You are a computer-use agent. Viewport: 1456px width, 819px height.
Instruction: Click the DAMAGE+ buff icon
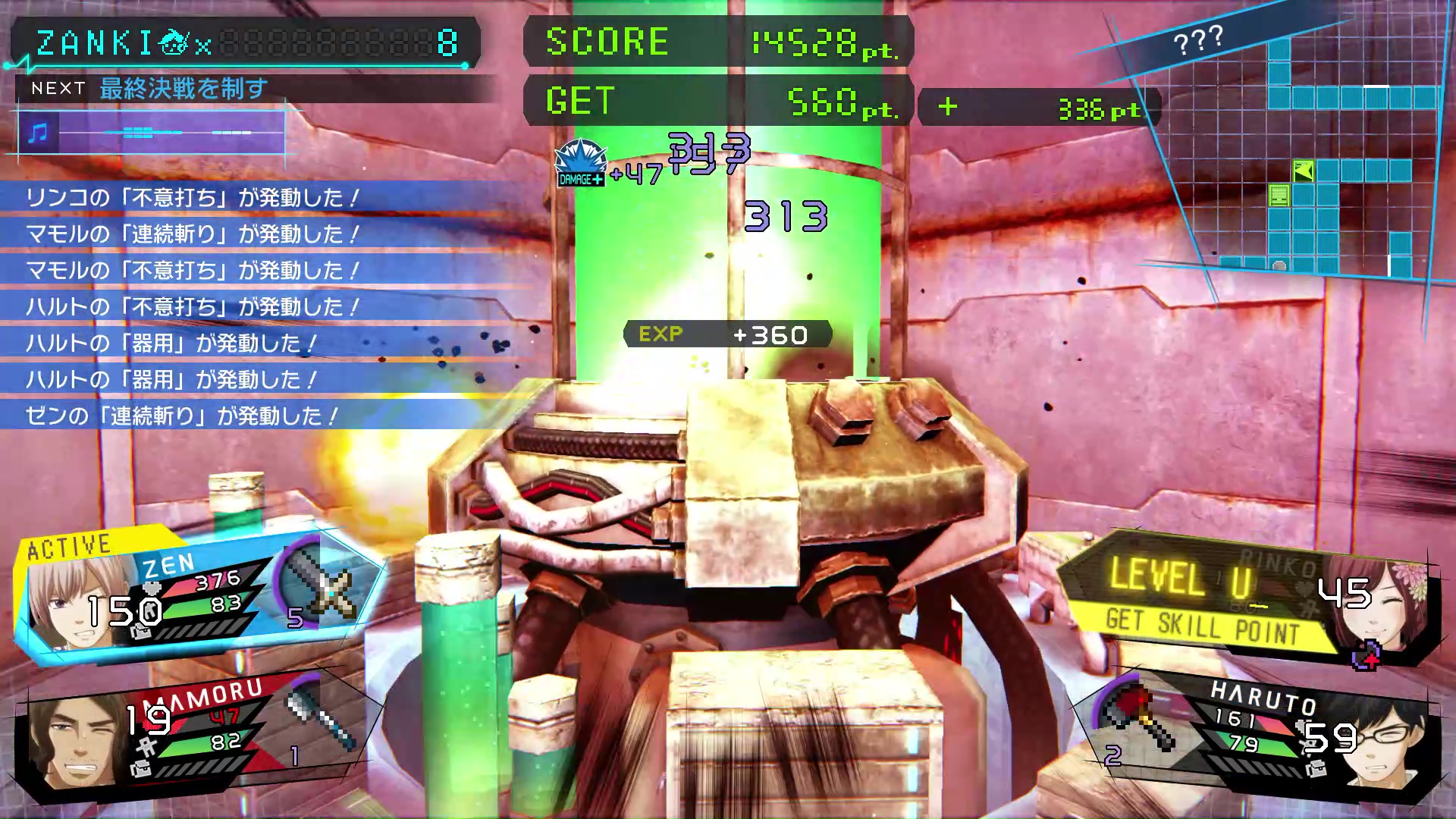pyautogui.click(x=580, y=163)
